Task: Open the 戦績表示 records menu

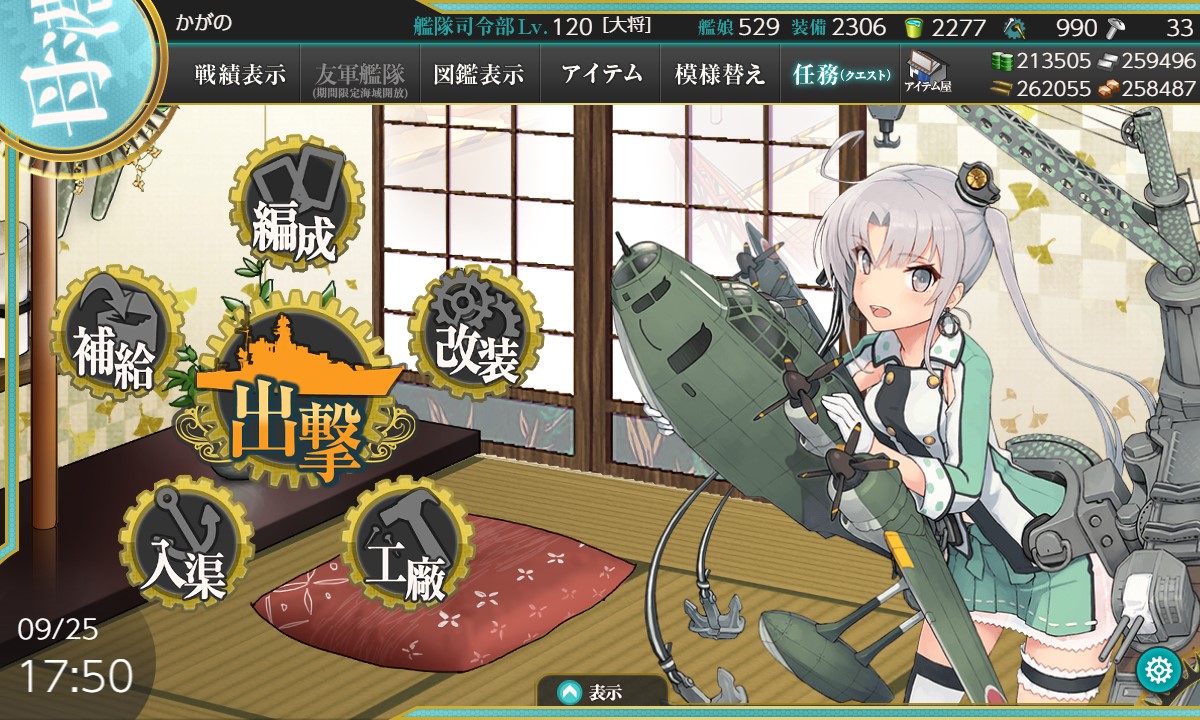Action: 240,74
